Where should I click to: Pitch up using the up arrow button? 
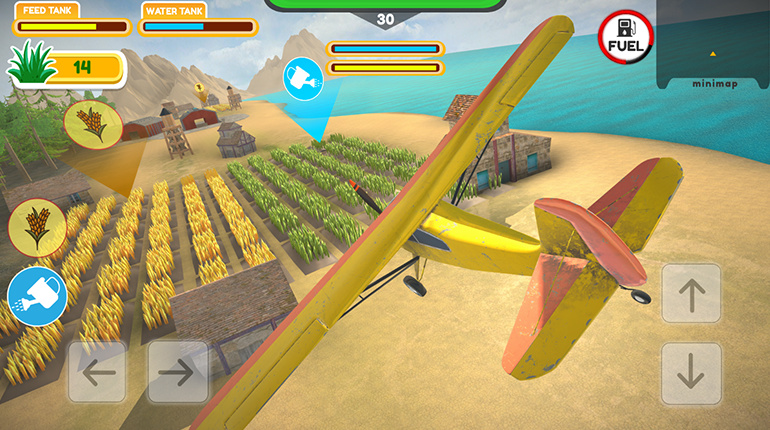[691, 294]
